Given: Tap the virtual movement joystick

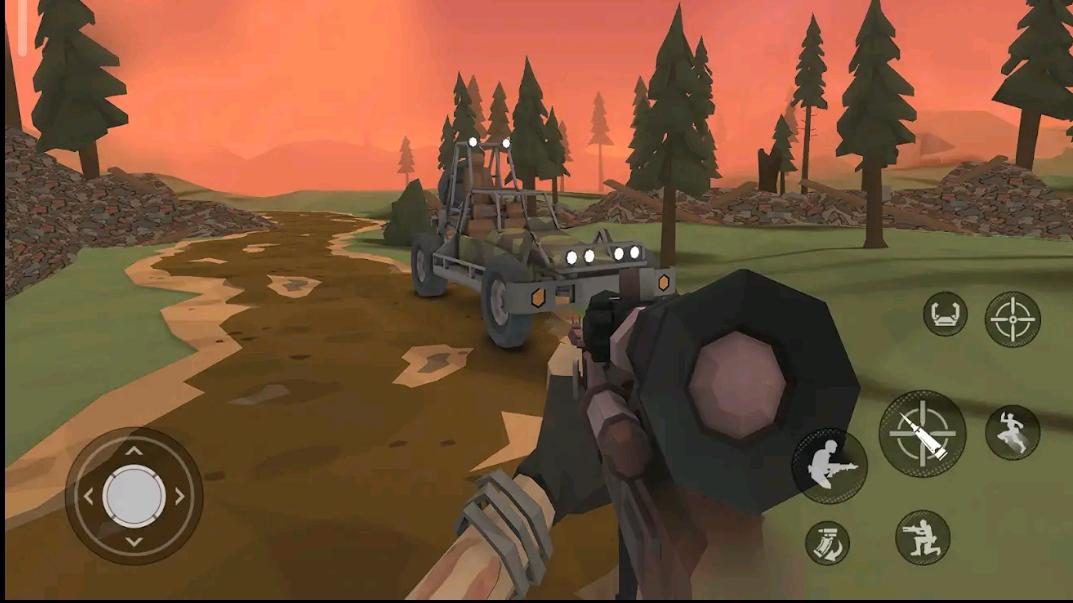Looking at the screenshot, I should tap(134, 495).
